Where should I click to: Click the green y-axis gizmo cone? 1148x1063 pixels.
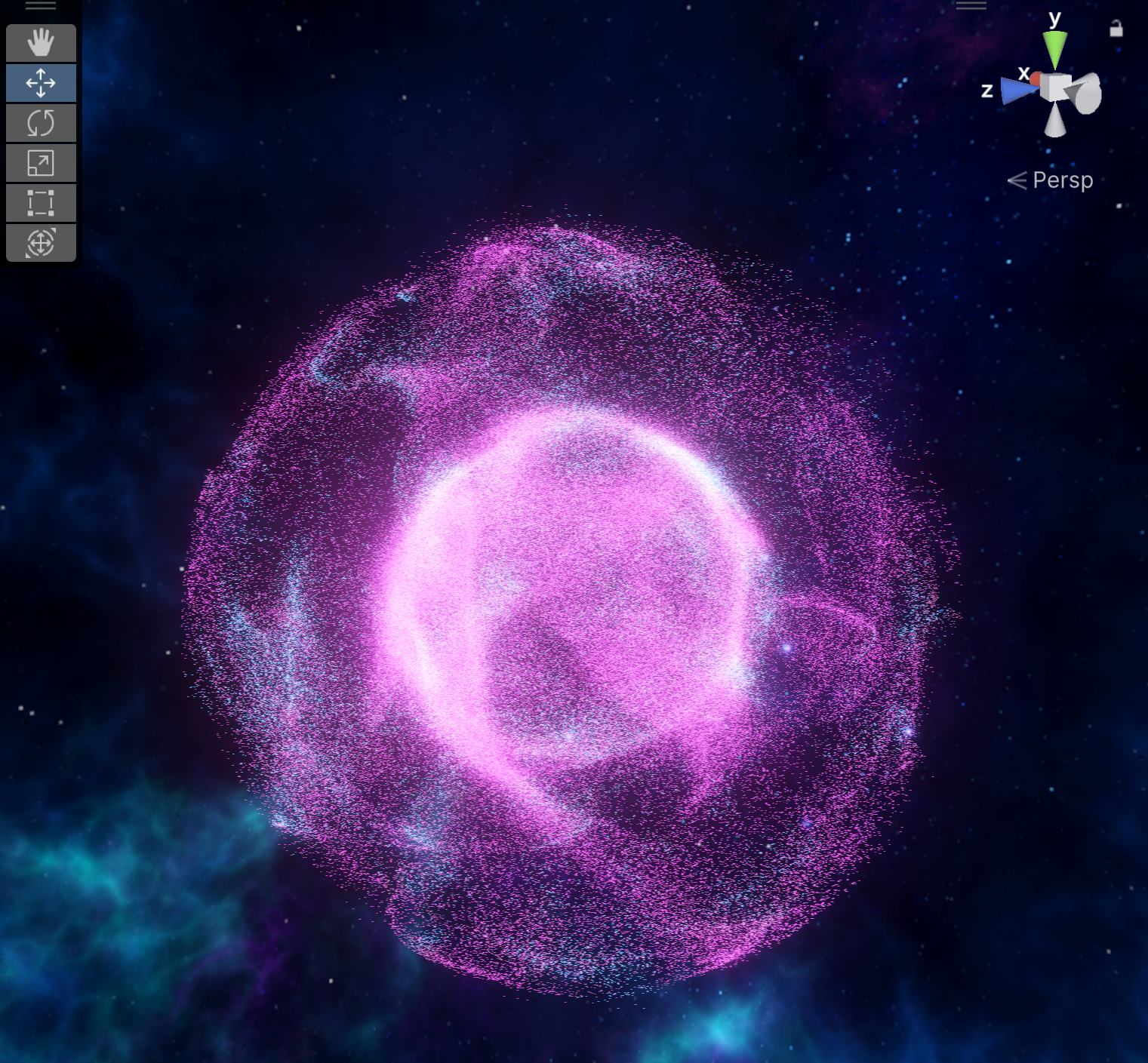pos(1054,47)
